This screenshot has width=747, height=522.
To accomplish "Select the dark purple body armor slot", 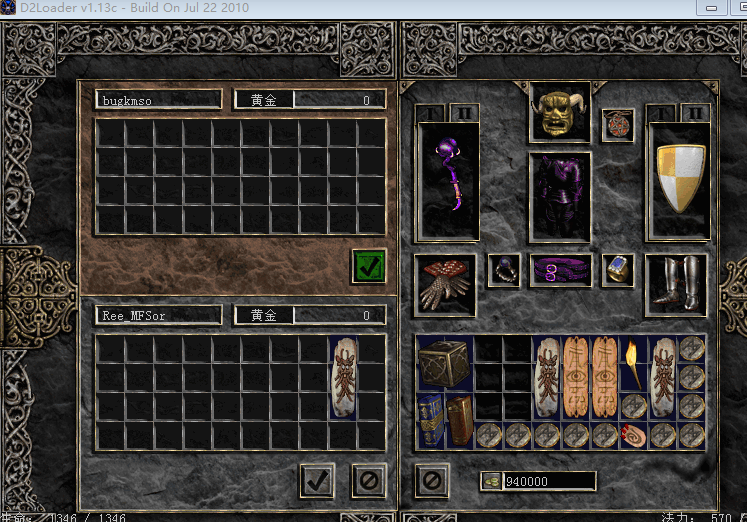I will point(559,196).
